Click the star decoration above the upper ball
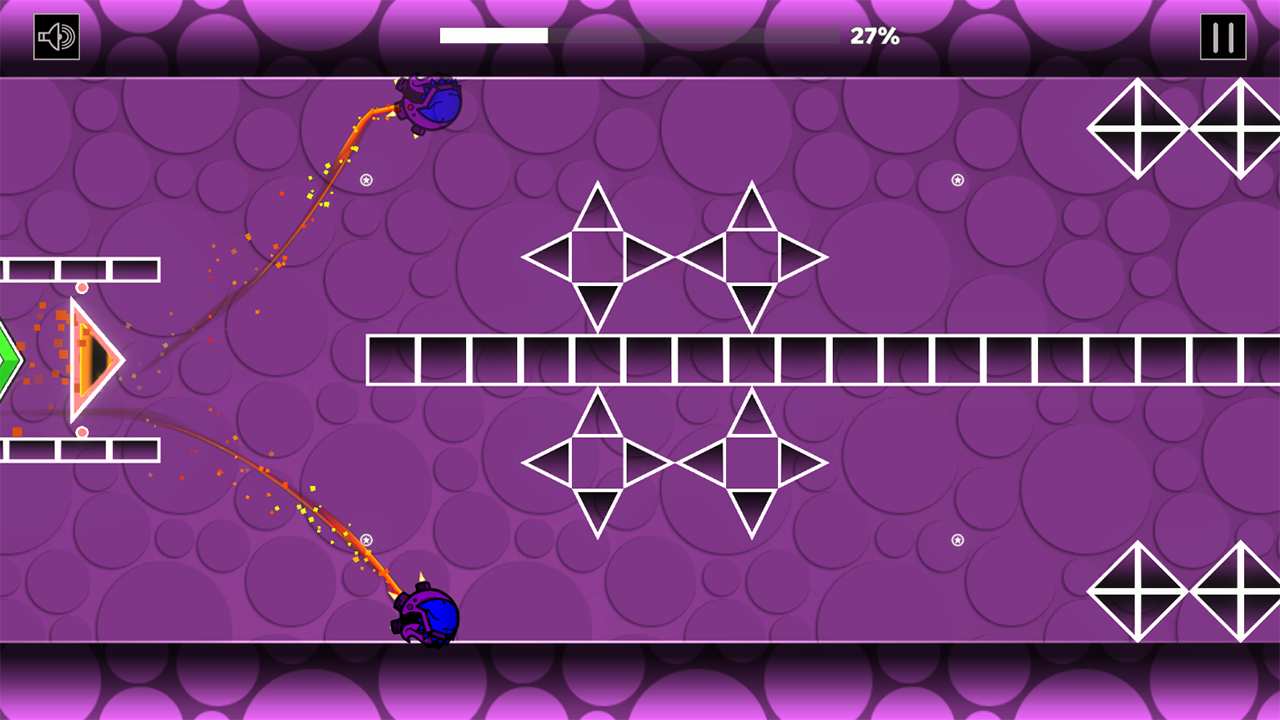The height and width of the screenshot is (720, 1280). (x=366, y=182)
